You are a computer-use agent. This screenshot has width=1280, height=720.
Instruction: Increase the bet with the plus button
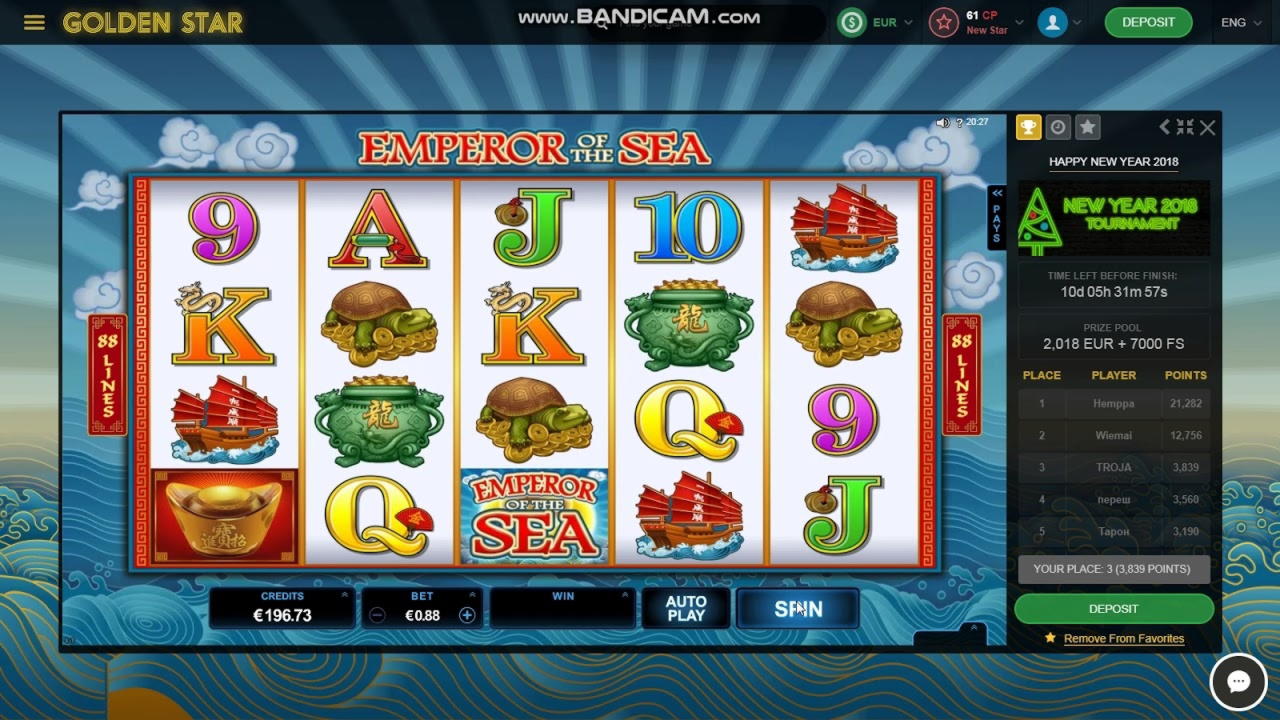[x=467, y=615]
